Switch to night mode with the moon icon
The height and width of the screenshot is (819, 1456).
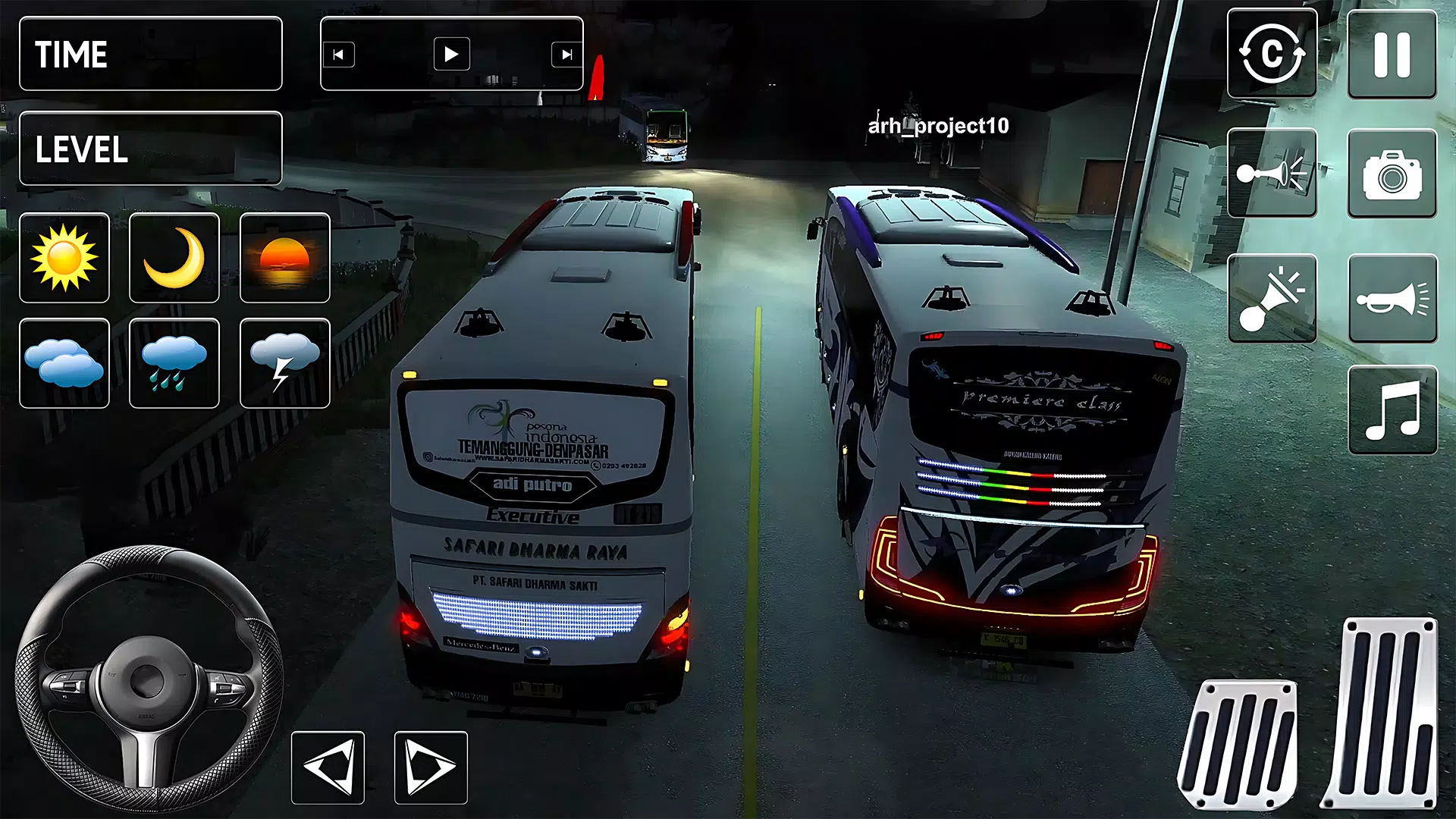click(x=174, y=258)
